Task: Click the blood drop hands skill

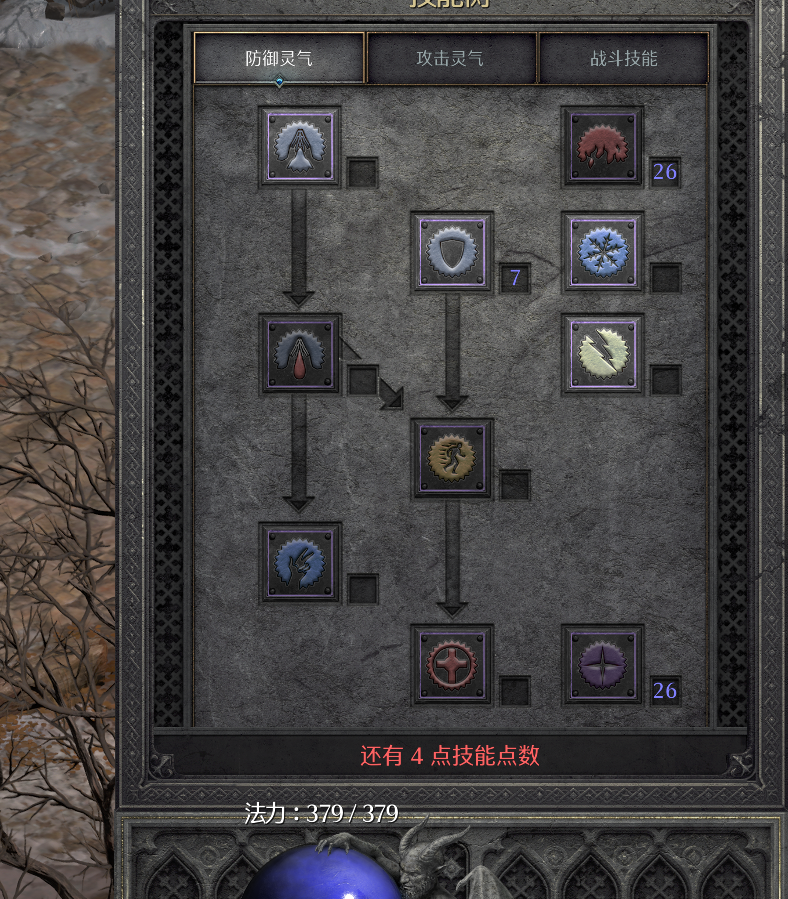Action: pyautogui.click(x=300, y=354)
